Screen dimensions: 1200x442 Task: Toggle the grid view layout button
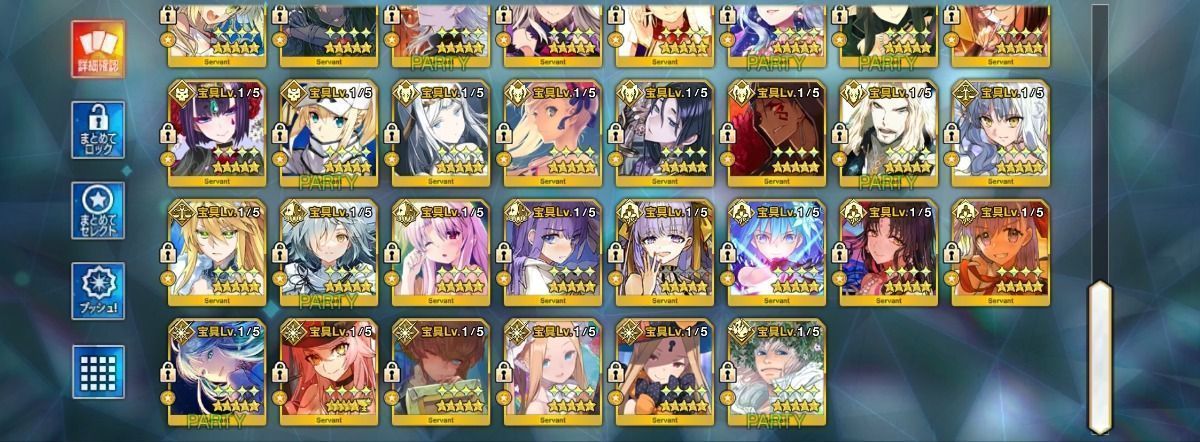click(98, 372)
